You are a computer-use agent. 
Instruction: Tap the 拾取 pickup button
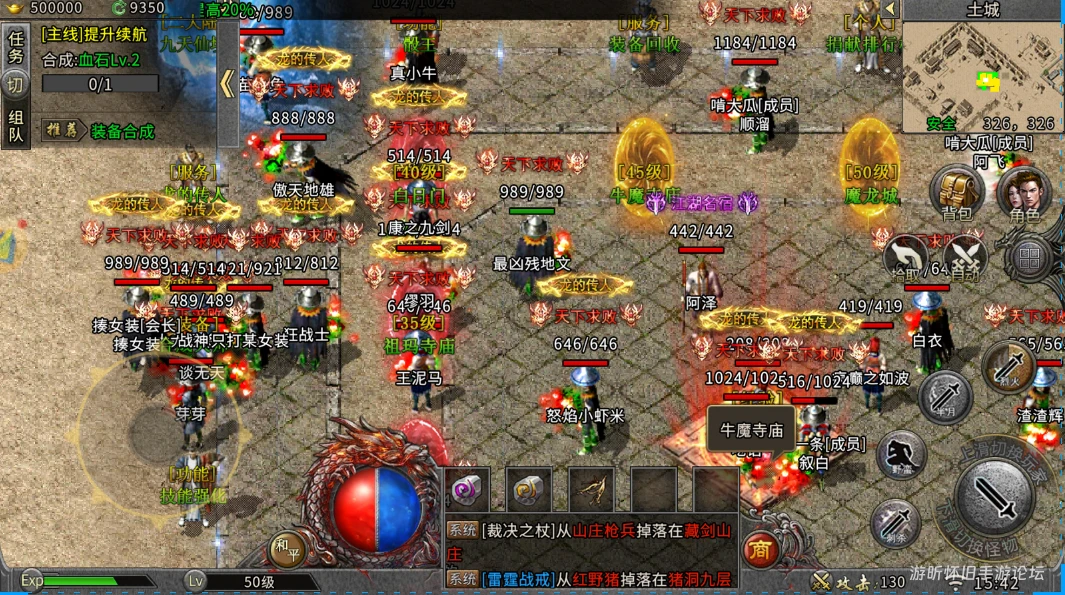[x=906, y=258]
